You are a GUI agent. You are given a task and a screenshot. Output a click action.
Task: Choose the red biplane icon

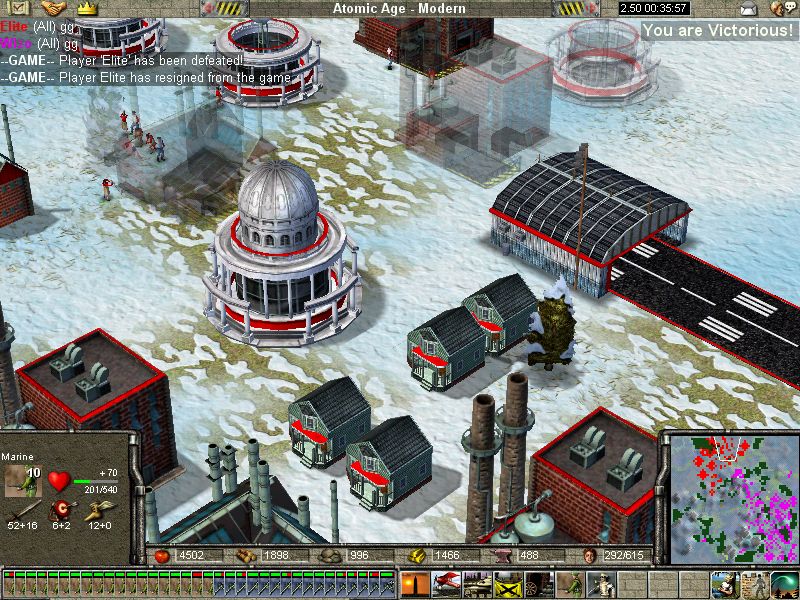[445, 582]
